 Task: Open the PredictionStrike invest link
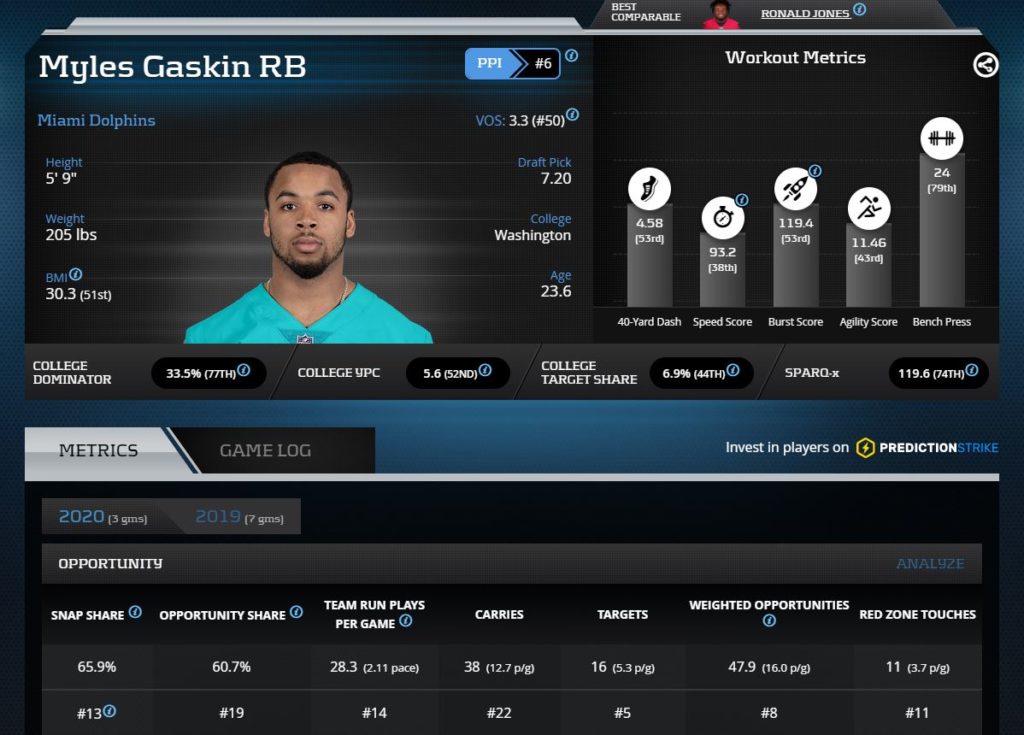click(927, 448)
